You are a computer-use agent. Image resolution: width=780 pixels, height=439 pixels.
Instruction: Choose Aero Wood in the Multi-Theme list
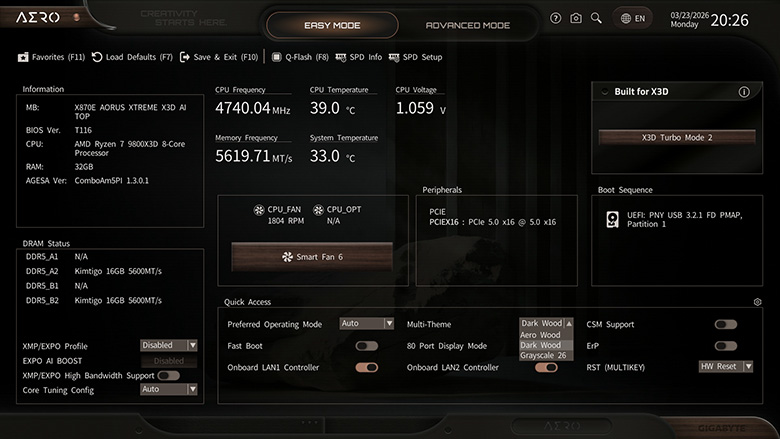[x=541, y=334]
